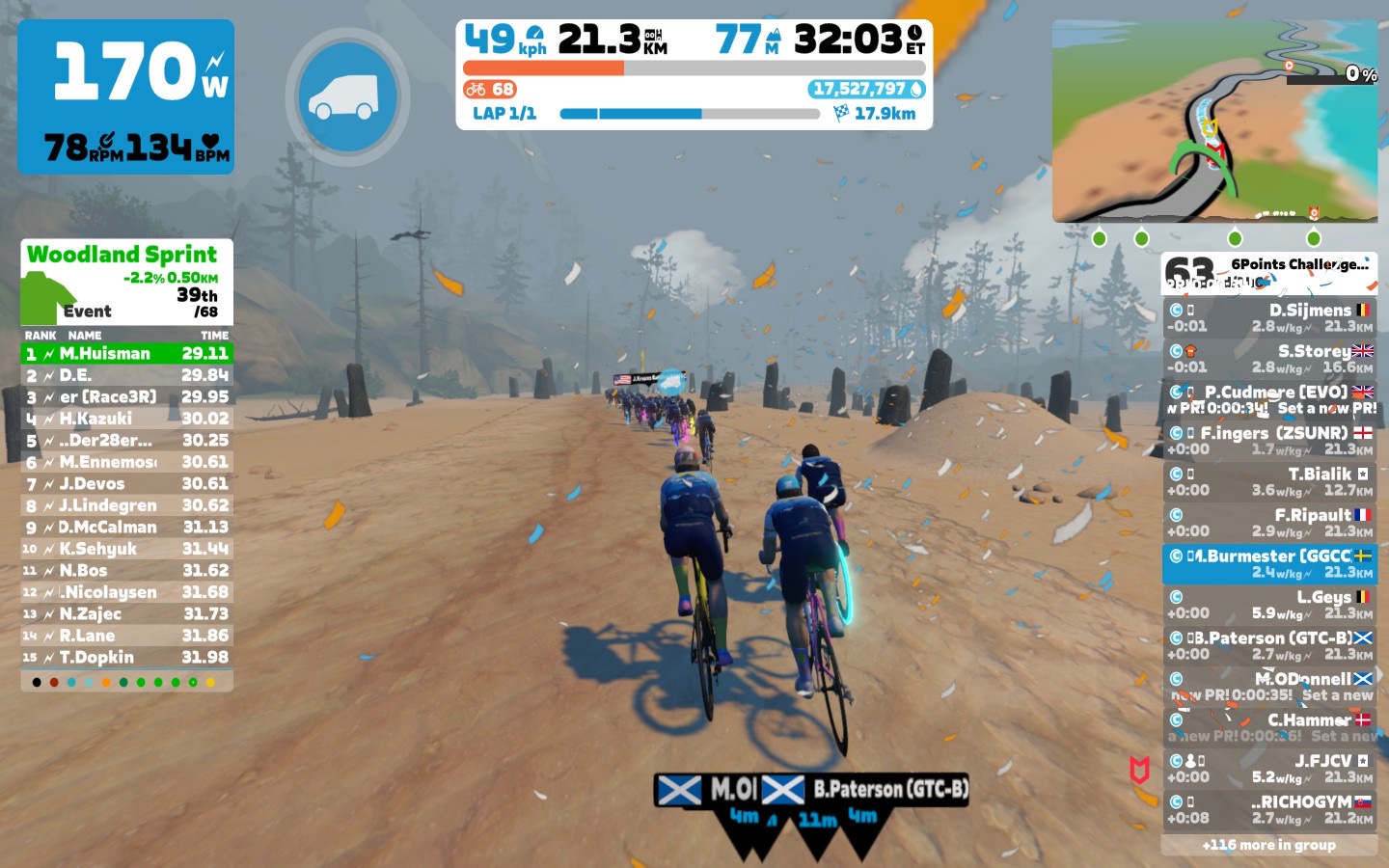Select T.Bialik in the riders list
The width and height of the screenshot is (1389, 868).
(x=1268, y=481)
